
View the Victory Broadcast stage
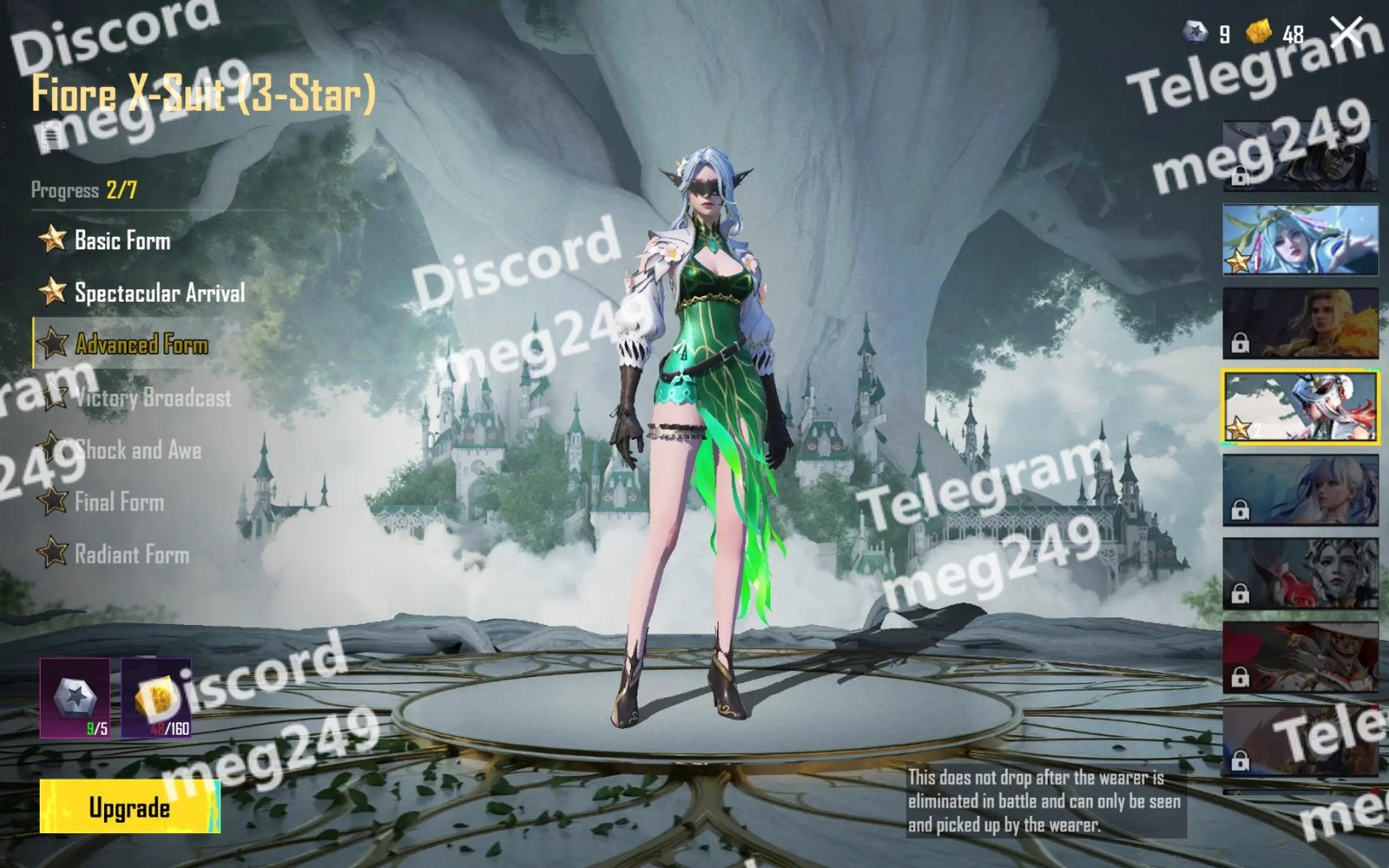[153, 398]
